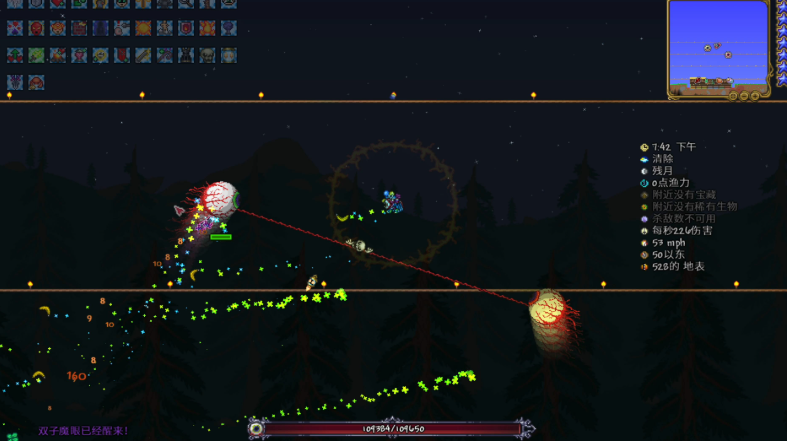Image resolution: width=787 pixels, height=441 pixels.
Task: Zoom out the minimap with minus button
Action: click(744, 96)
